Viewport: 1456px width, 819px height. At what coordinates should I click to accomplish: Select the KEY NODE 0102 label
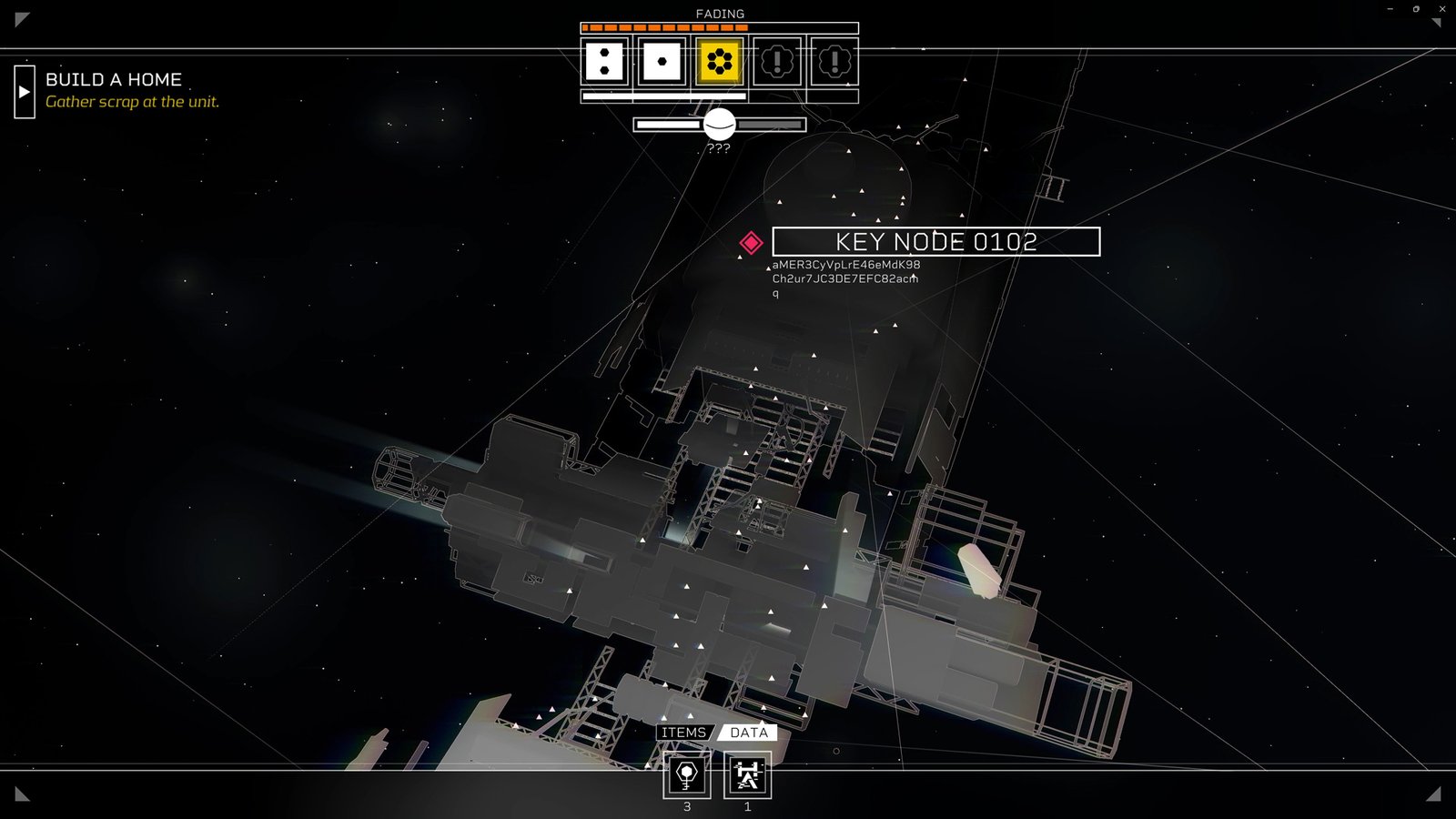(935, 242)
